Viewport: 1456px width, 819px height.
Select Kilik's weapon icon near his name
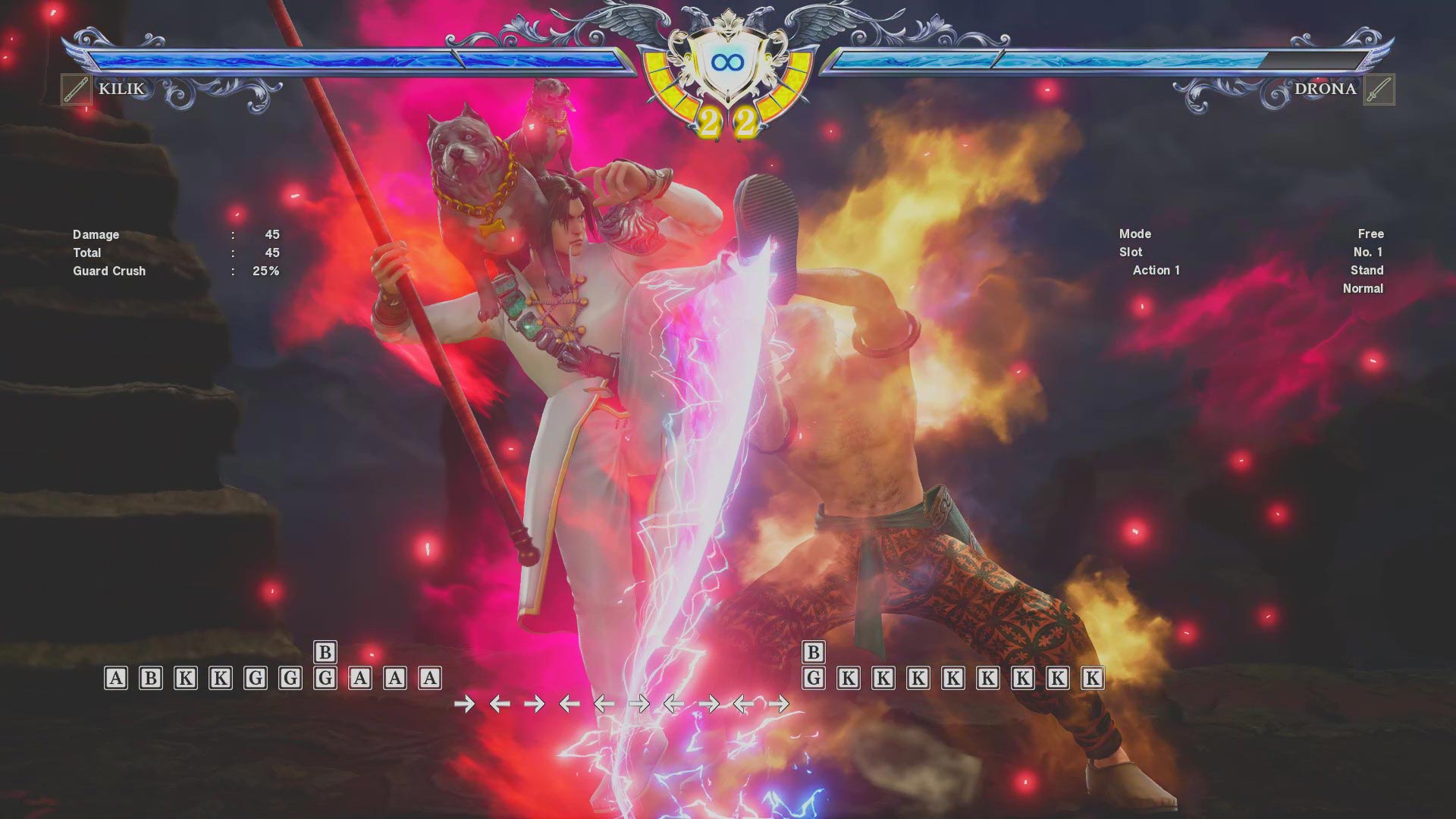75,88
